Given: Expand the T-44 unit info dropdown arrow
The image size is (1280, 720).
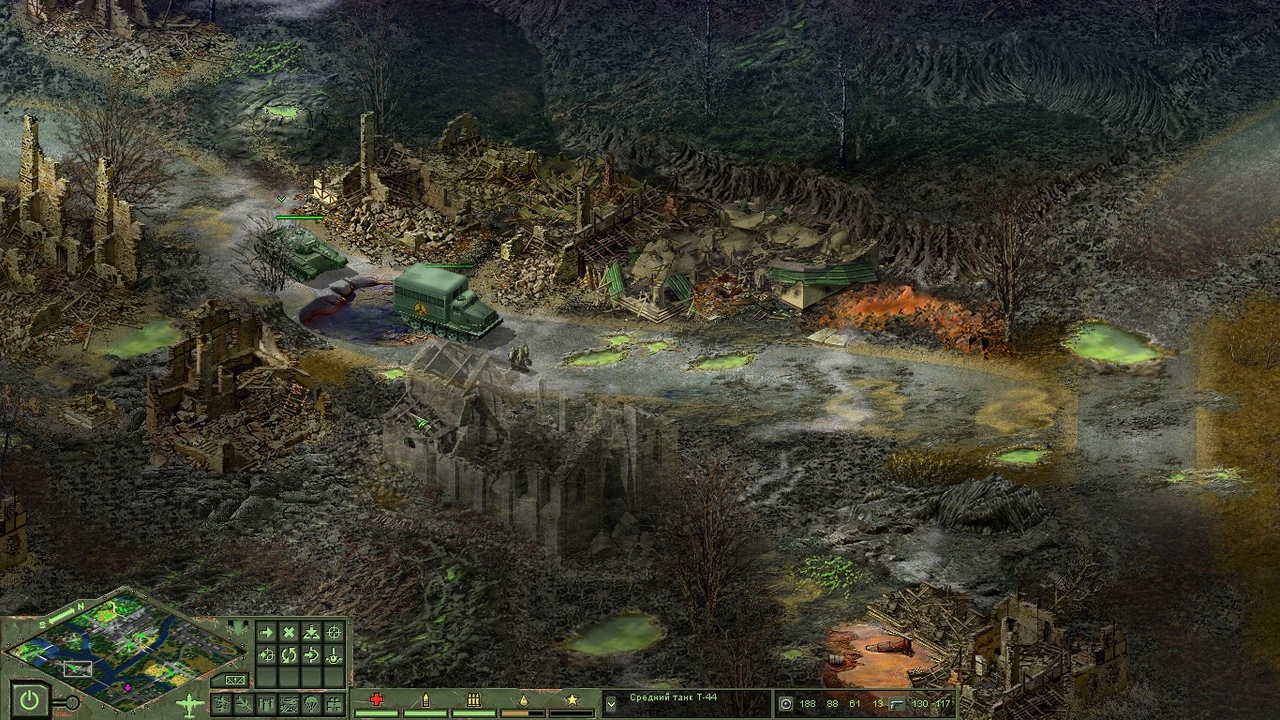Looking at the screenshot, I should point(611,704).
